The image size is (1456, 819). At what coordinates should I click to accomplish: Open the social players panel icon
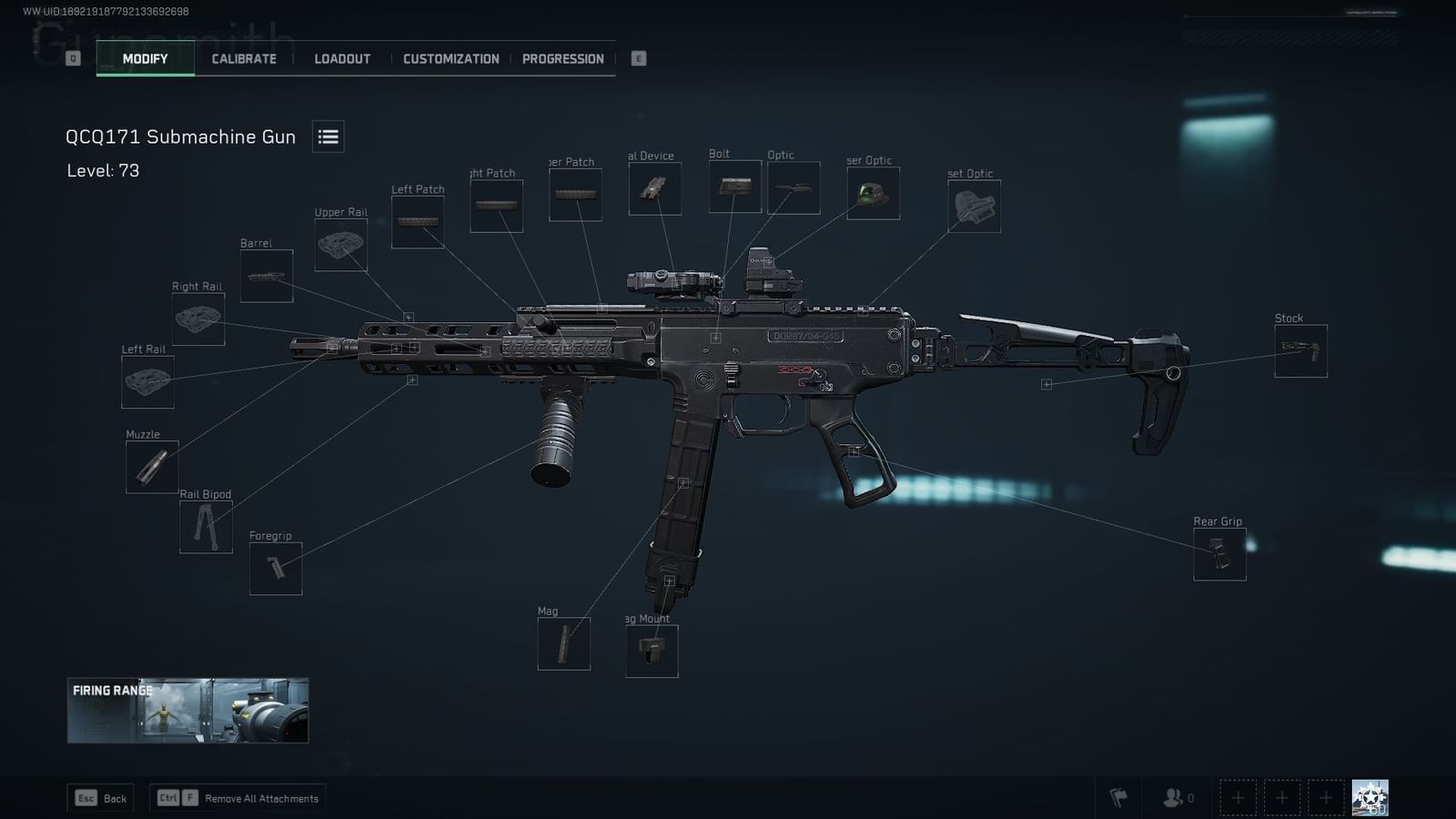[1170, 797]
